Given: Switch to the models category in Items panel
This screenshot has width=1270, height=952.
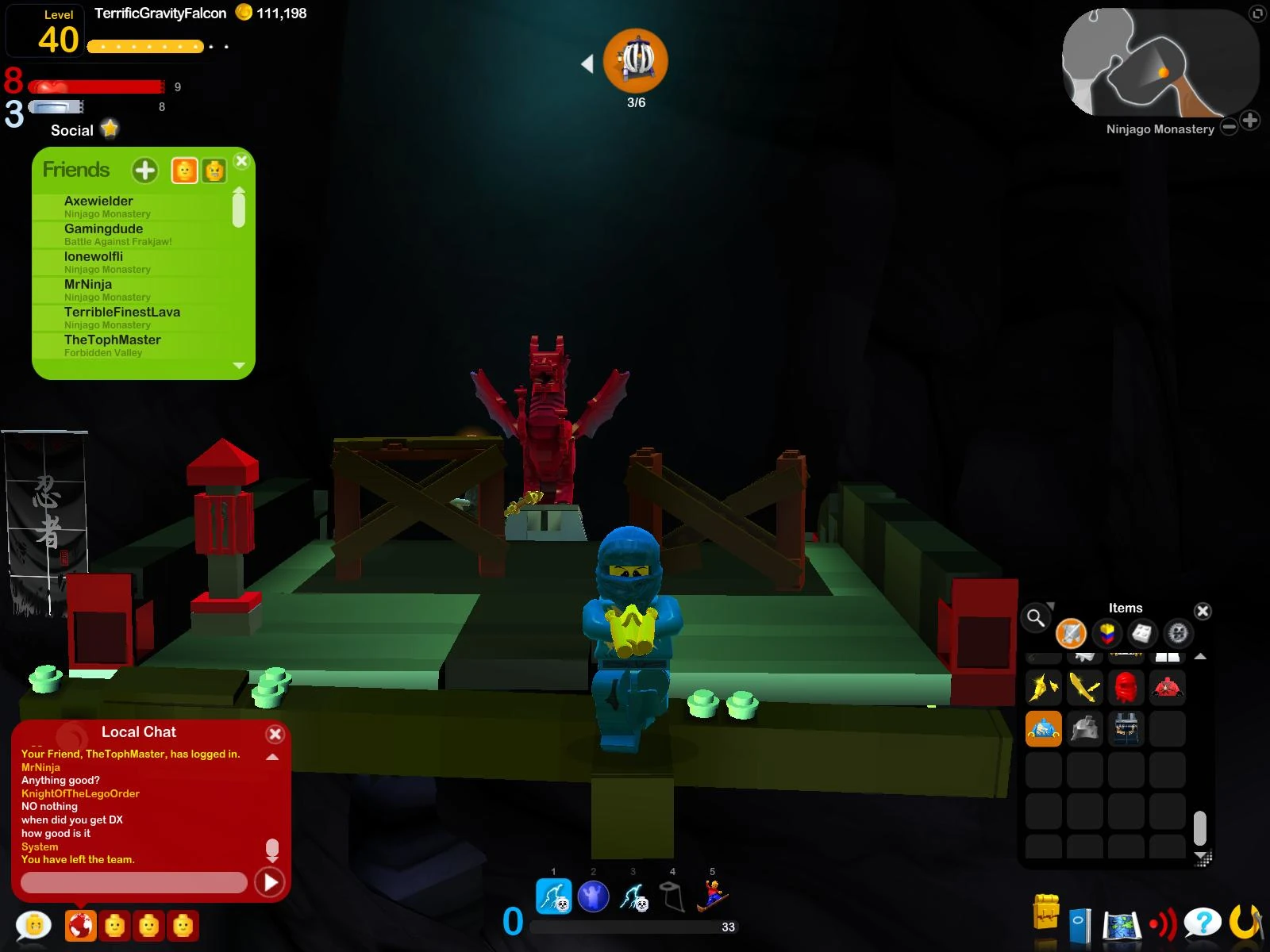Looking at the screenshot, I should (x=1141, y=634).
